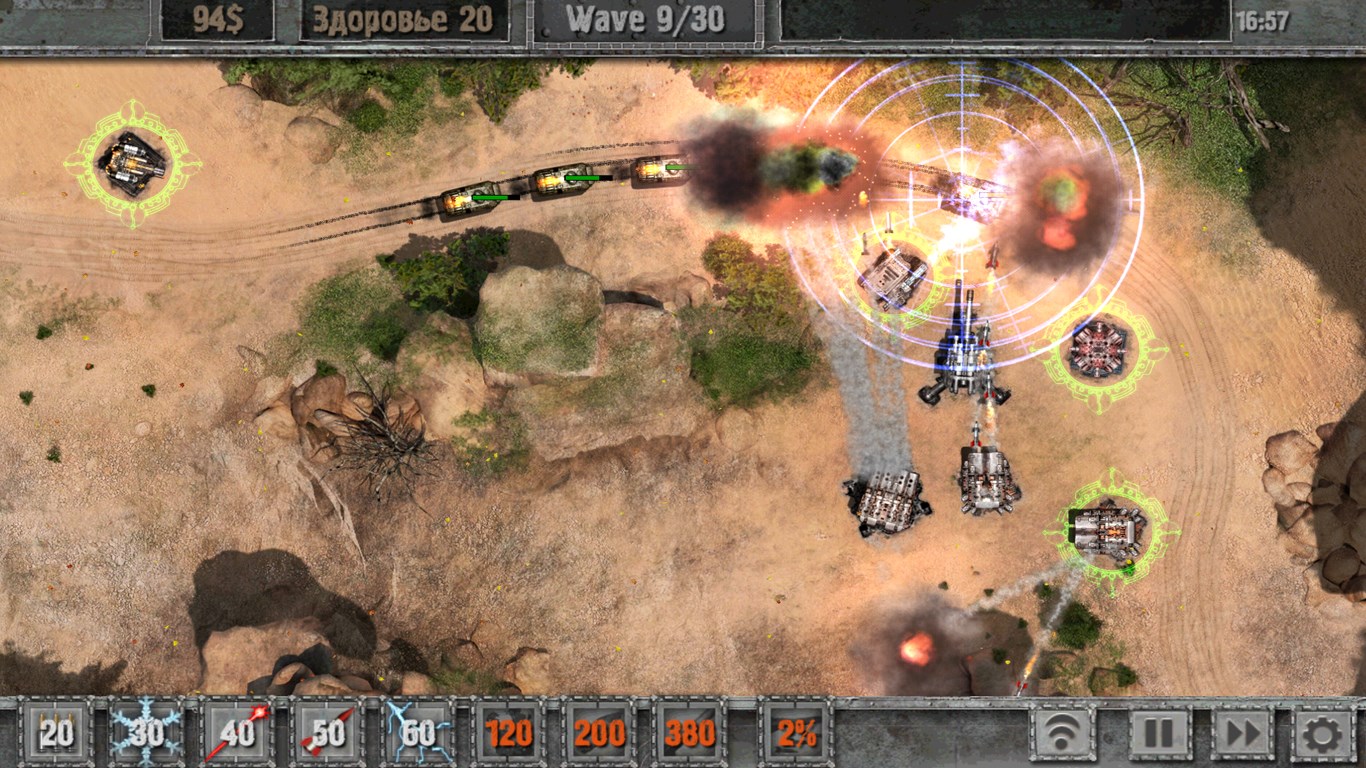1366x768 pixels.
Task: Select the 380-cost build slot
Action: tap(690, 733)
